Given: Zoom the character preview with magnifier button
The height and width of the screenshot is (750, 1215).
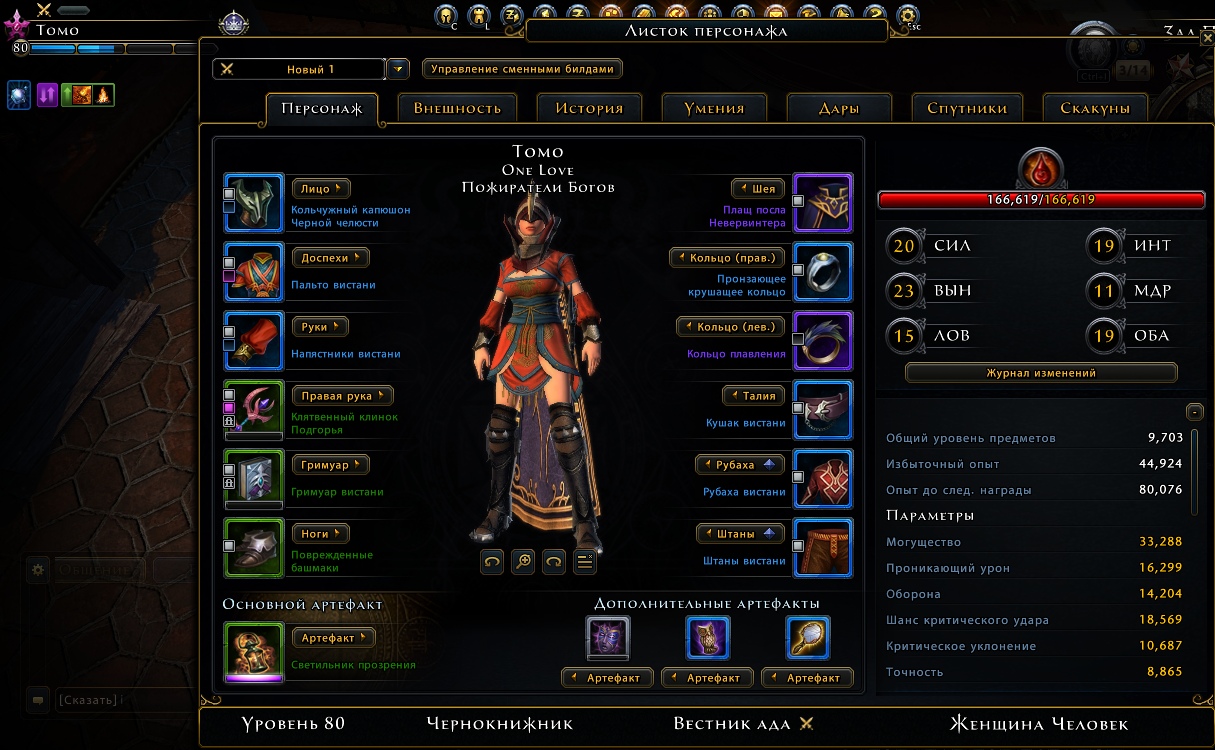Looking at the screenshot, I should 523,562.
